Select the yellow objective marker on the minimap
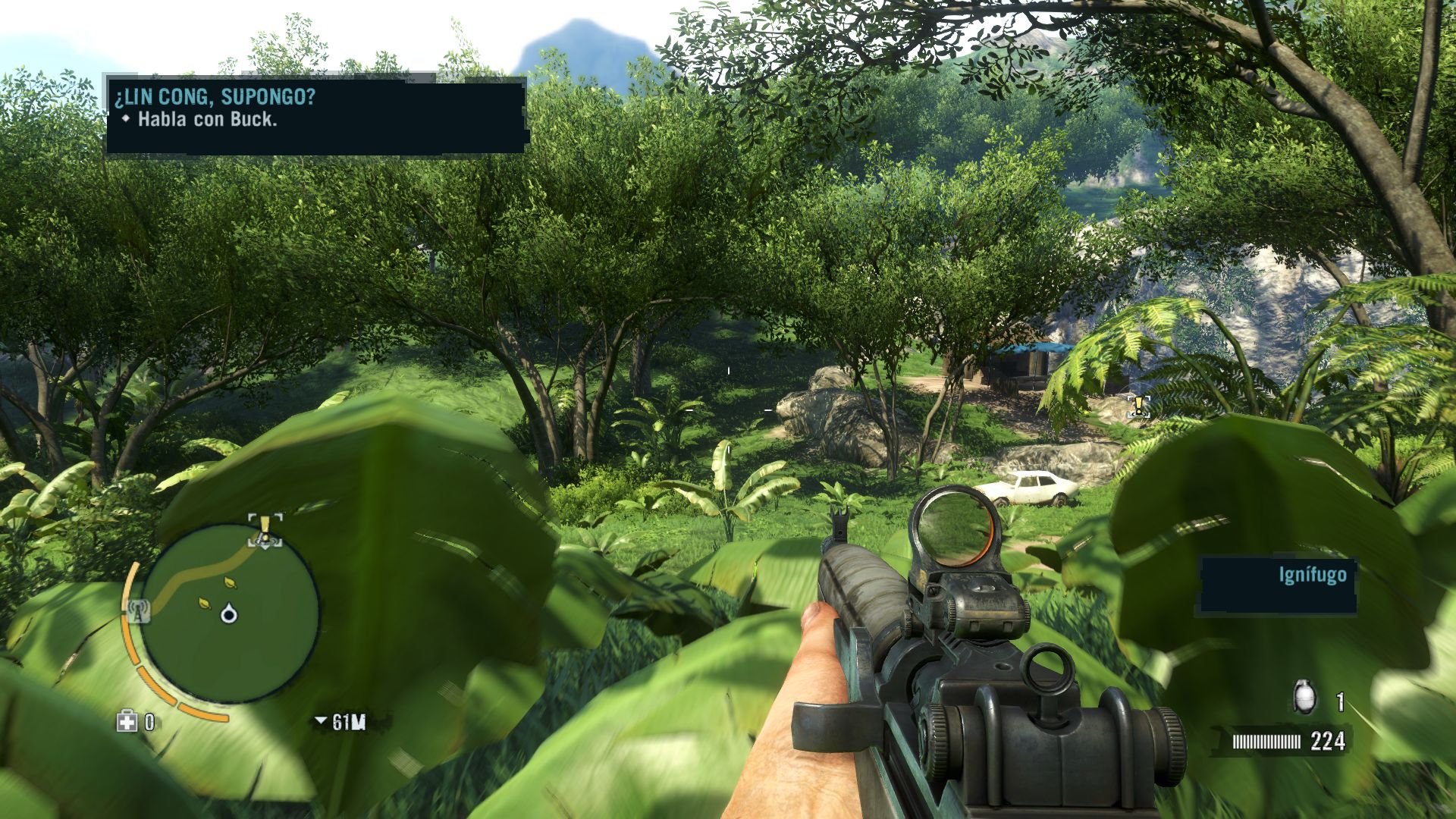Screen dimensions: 1456x819 265,529
